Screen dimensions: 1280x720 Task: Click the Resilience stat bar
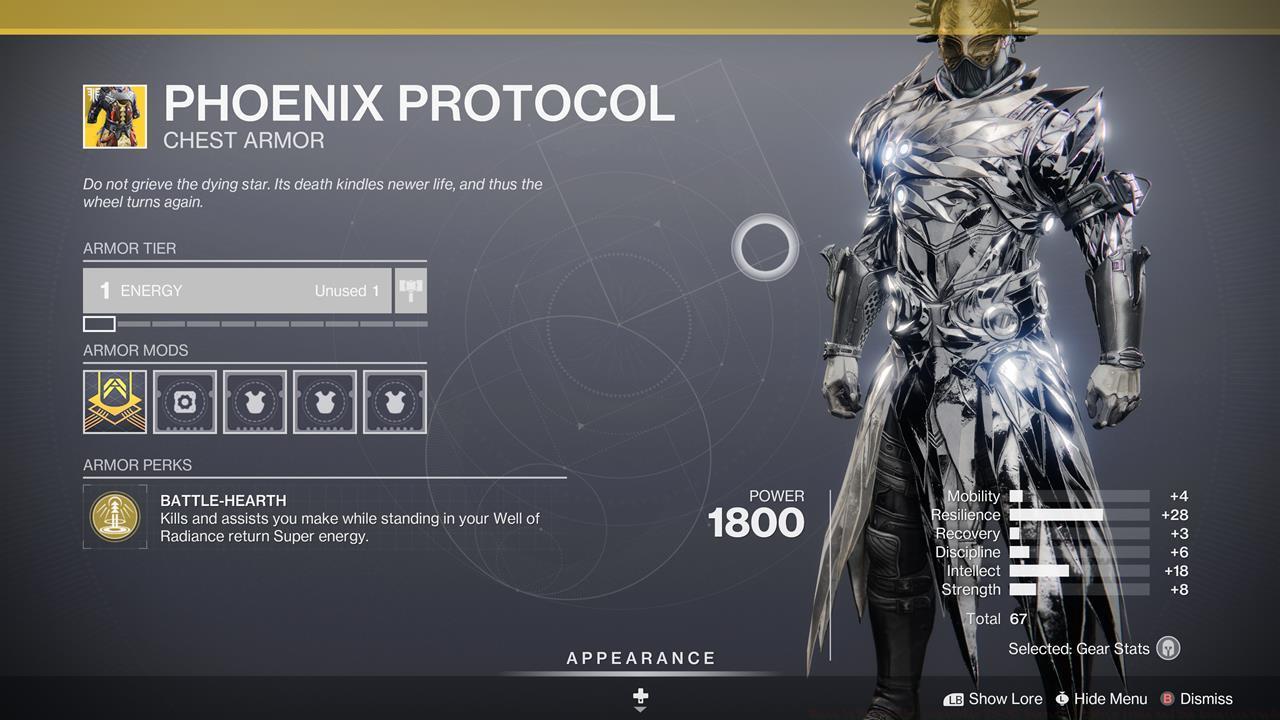pos(1078,514)
